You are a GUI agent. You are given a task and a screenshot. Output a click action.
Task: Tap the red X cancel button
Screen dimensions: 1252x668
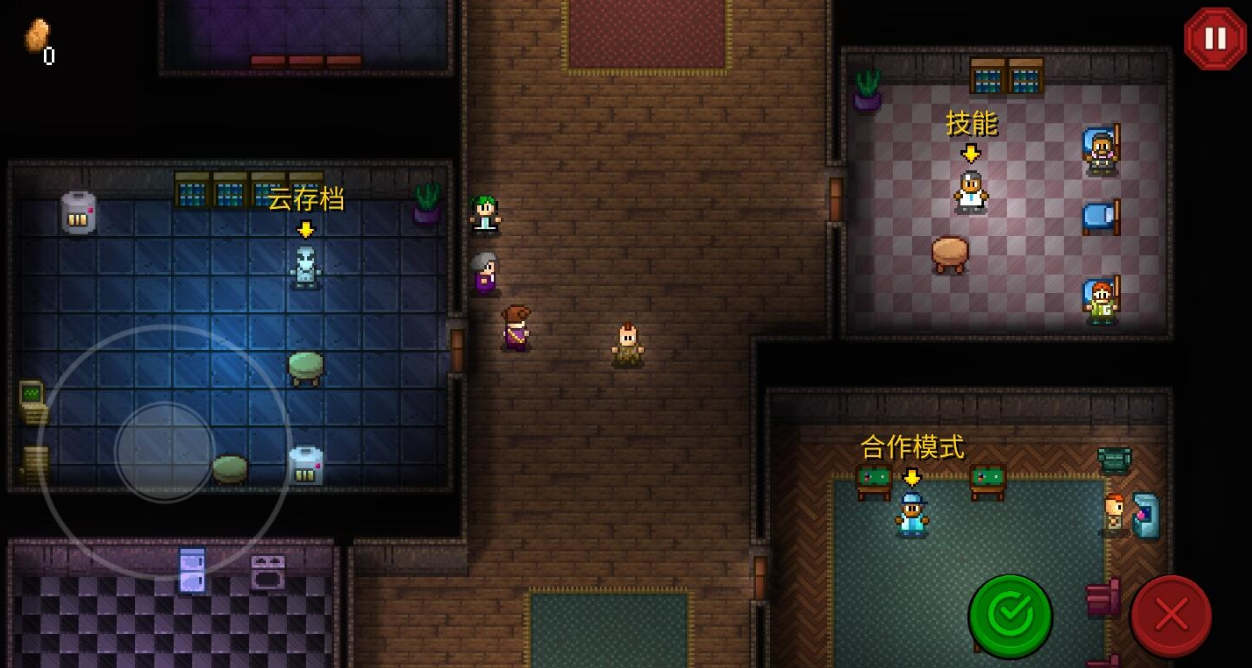click(1170, 616)
